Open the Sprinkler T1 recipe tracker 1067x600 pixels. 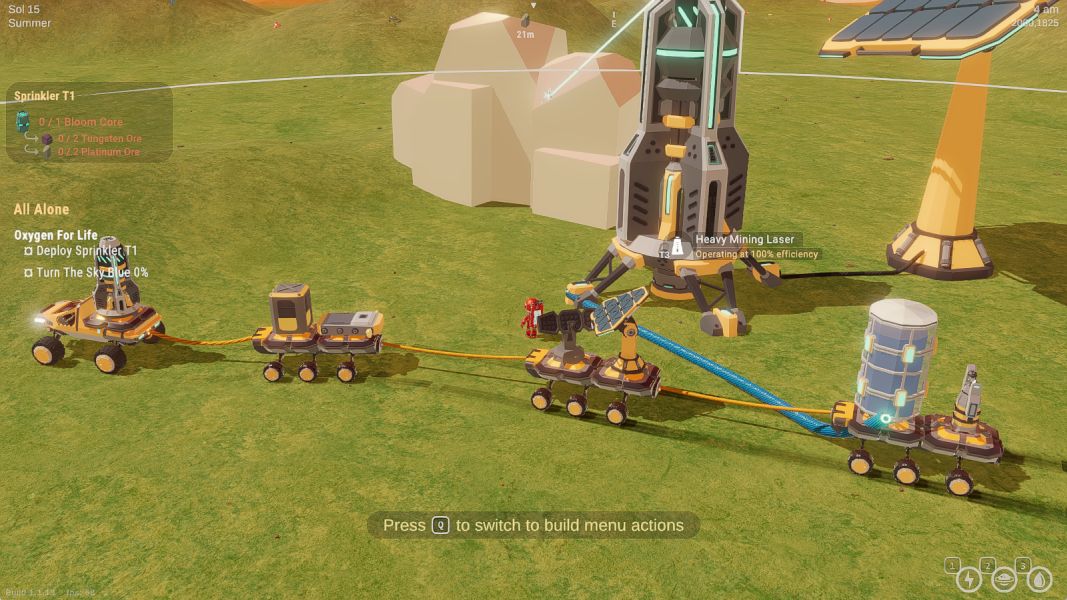45,96
